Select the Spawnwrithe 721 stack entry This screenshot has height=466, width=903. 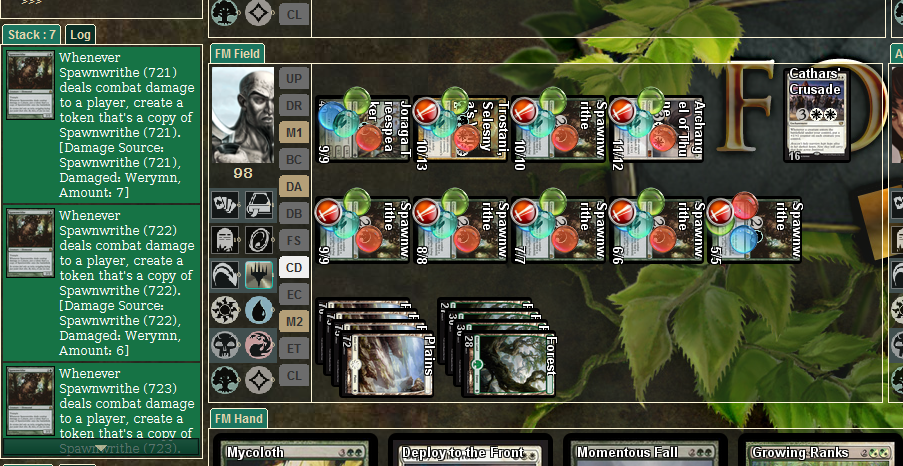101,124
